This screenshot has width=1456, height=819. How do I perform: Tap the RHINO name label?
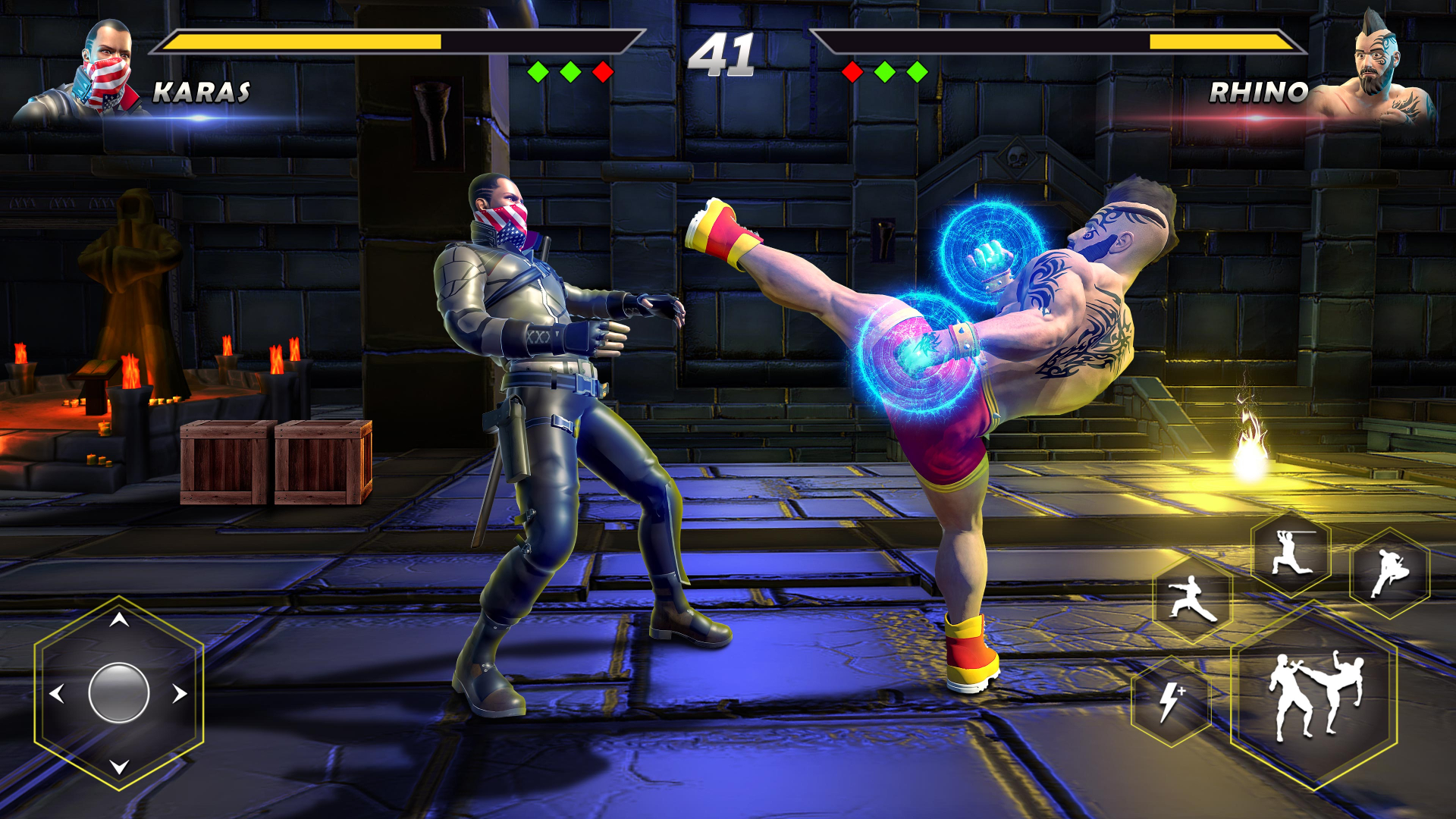pyautogui.click(x=1259, y=93)
